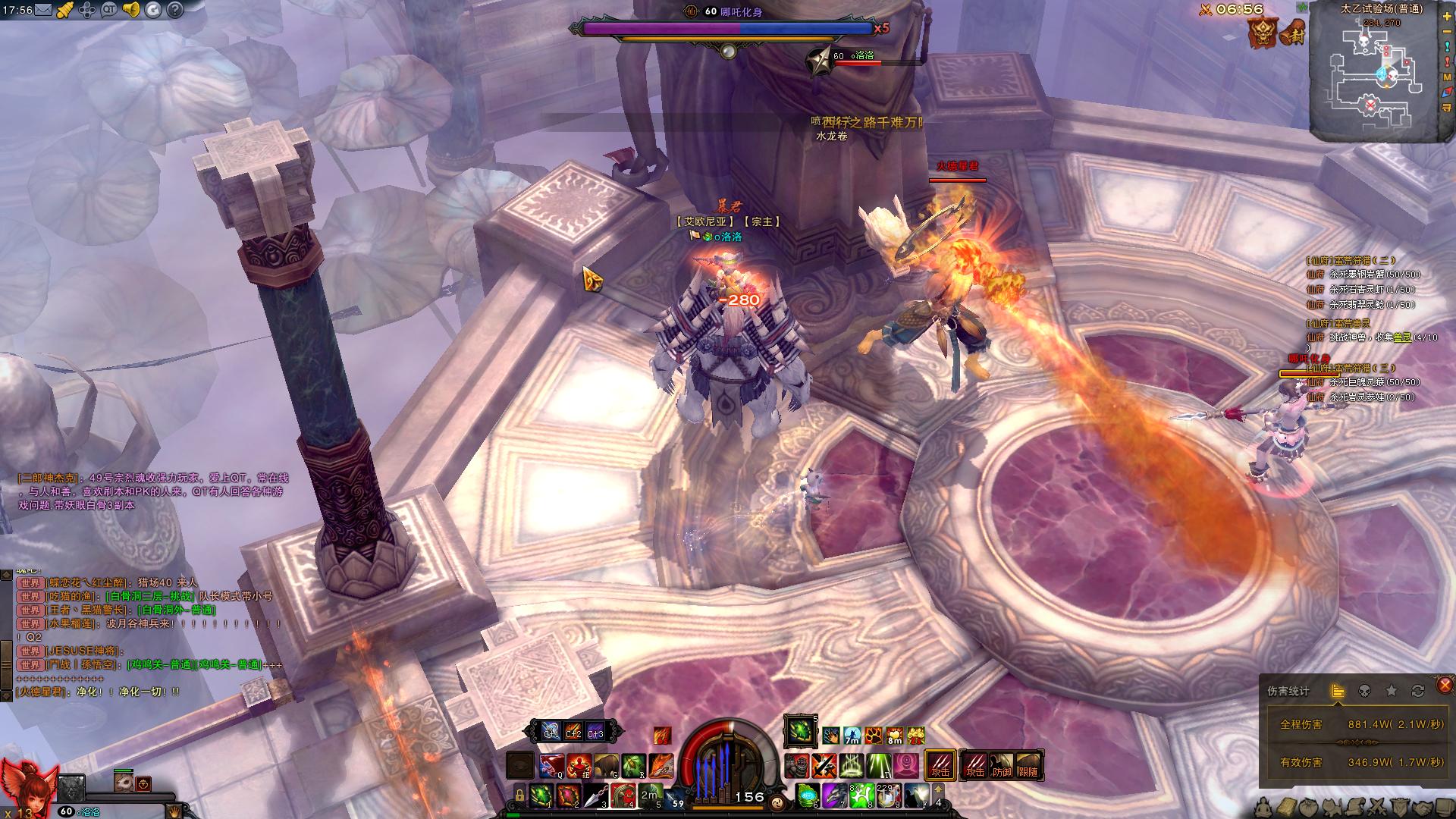The height and width of the screenshot is (819, 1456).
Task: Open the handshake social icon
Action: pyautogui.click(x=1422, y=807)
